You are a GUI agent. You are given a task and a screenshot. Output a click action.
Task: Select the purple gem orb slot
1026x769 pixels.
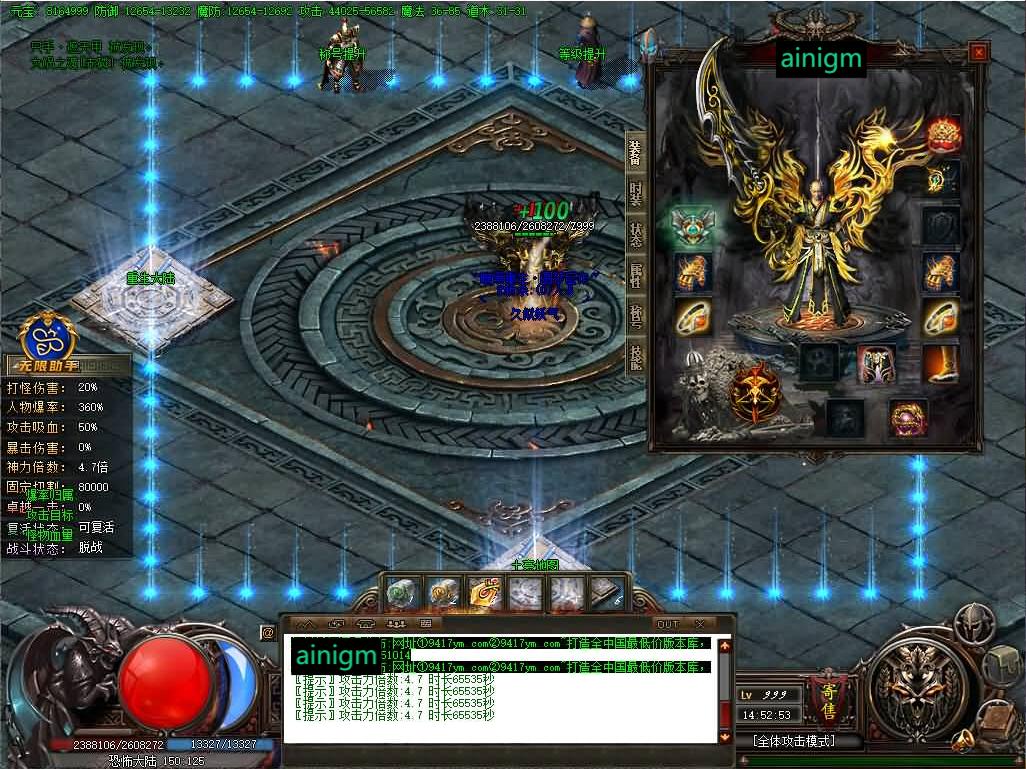coord(908,417)
